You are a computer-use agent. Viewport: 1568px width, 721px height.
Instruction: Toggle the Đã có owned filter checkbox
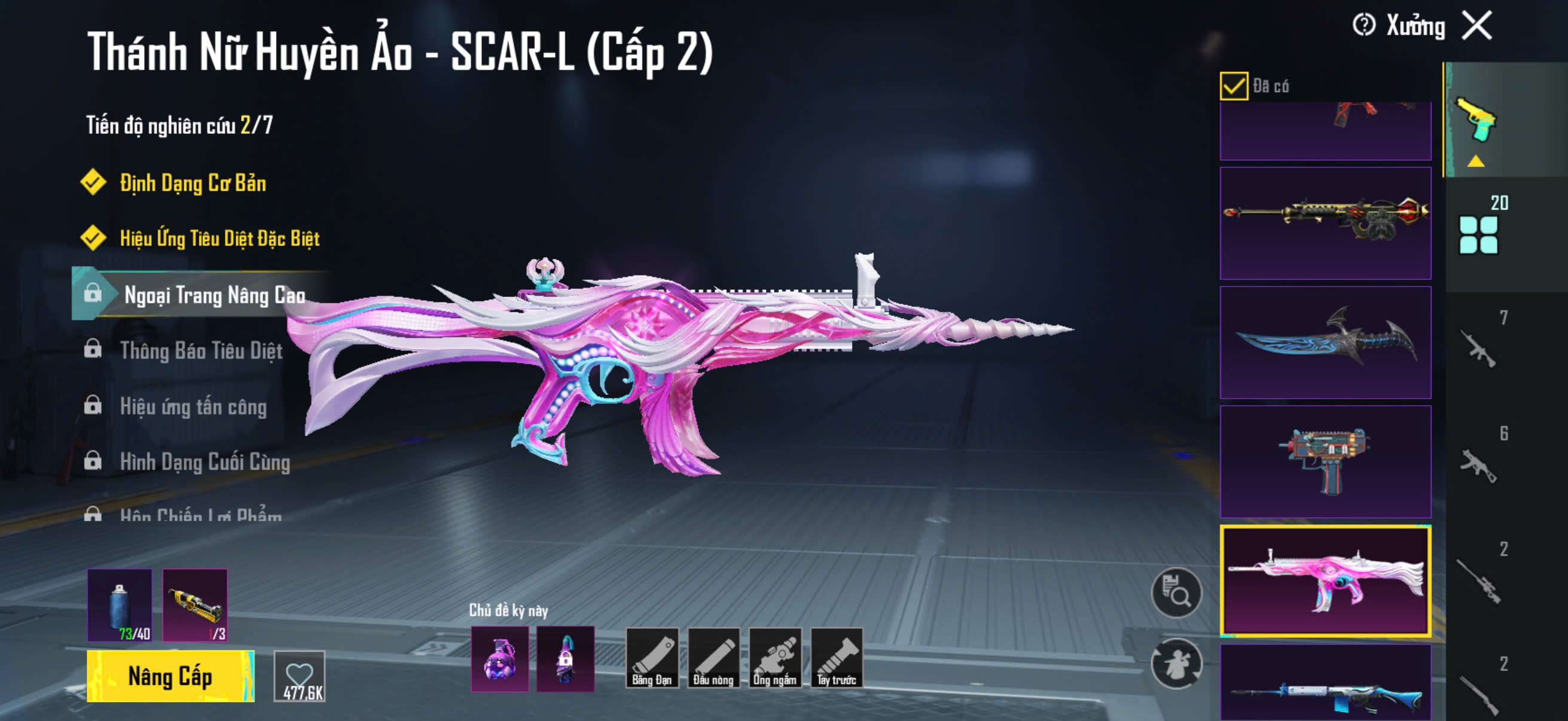click(1234, 85)
